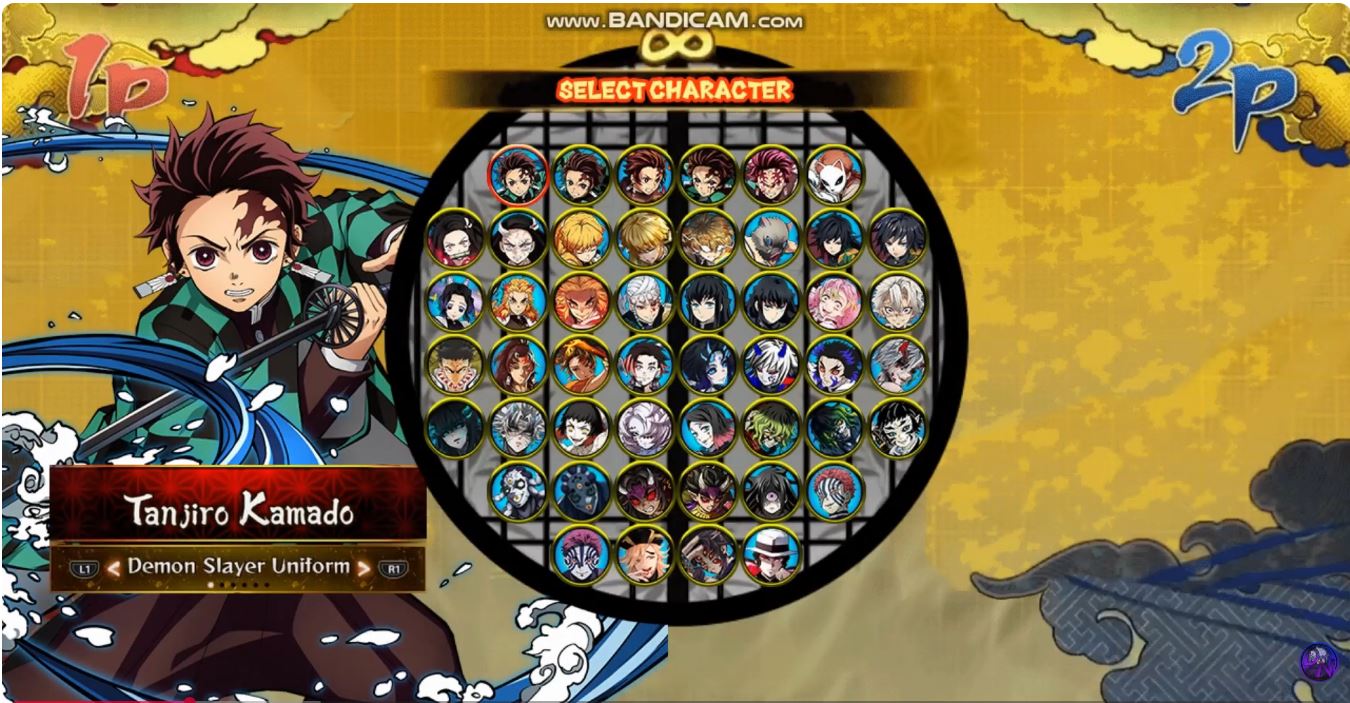
Task: Select white-haired Sanemi portrait
Action: pos(896,301)
